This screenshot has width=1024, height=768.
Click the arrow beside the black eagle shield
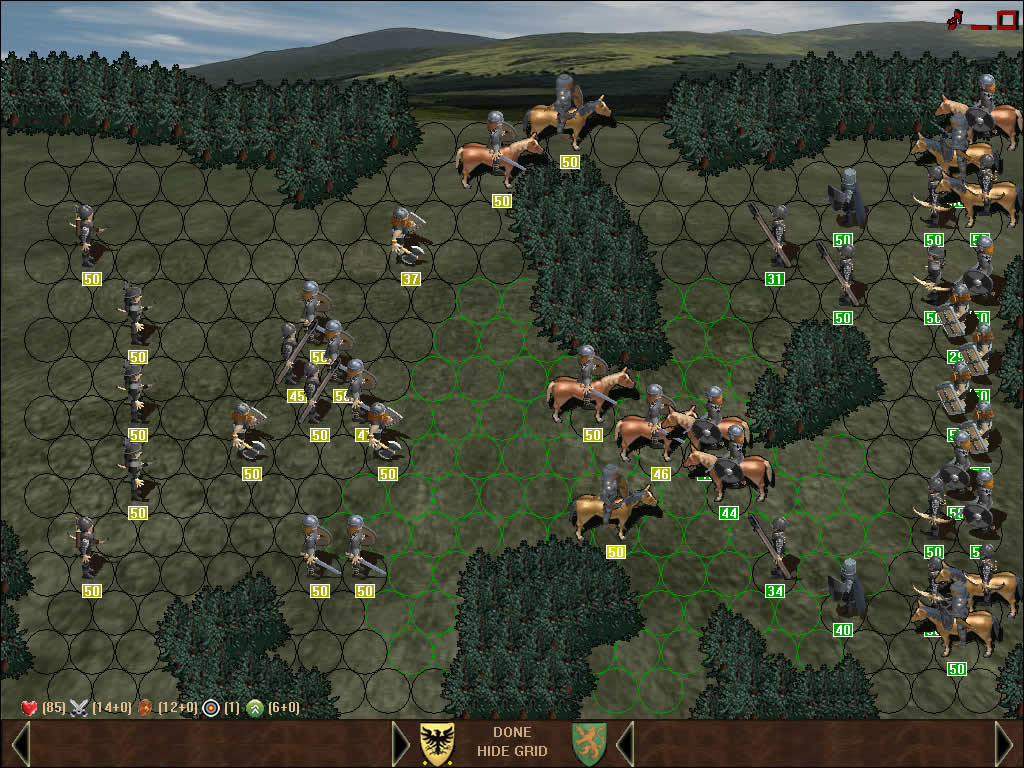click(401, 743)
